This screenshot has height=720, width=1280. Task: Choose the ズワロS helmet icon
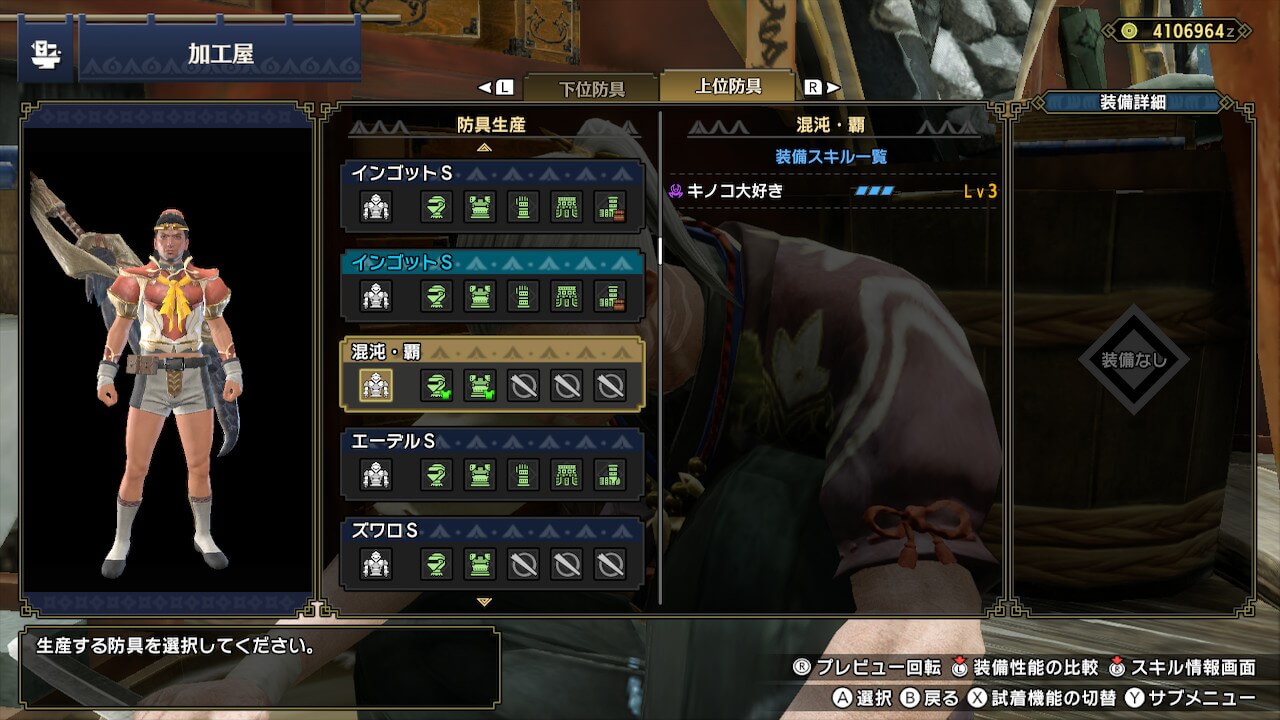[x=435, y=565]
